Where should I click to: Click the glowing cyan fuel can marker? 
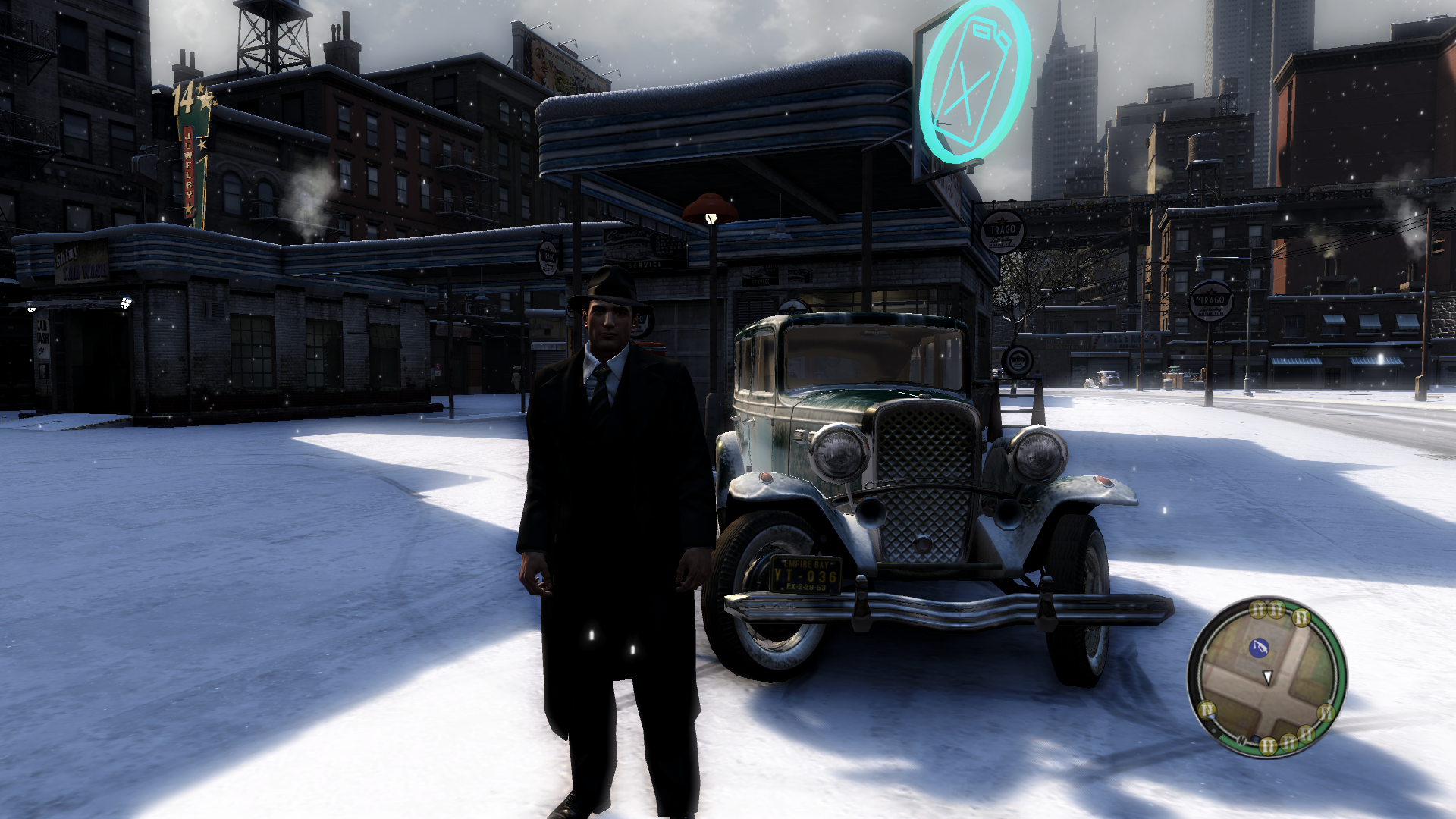(x=974, y=82)
